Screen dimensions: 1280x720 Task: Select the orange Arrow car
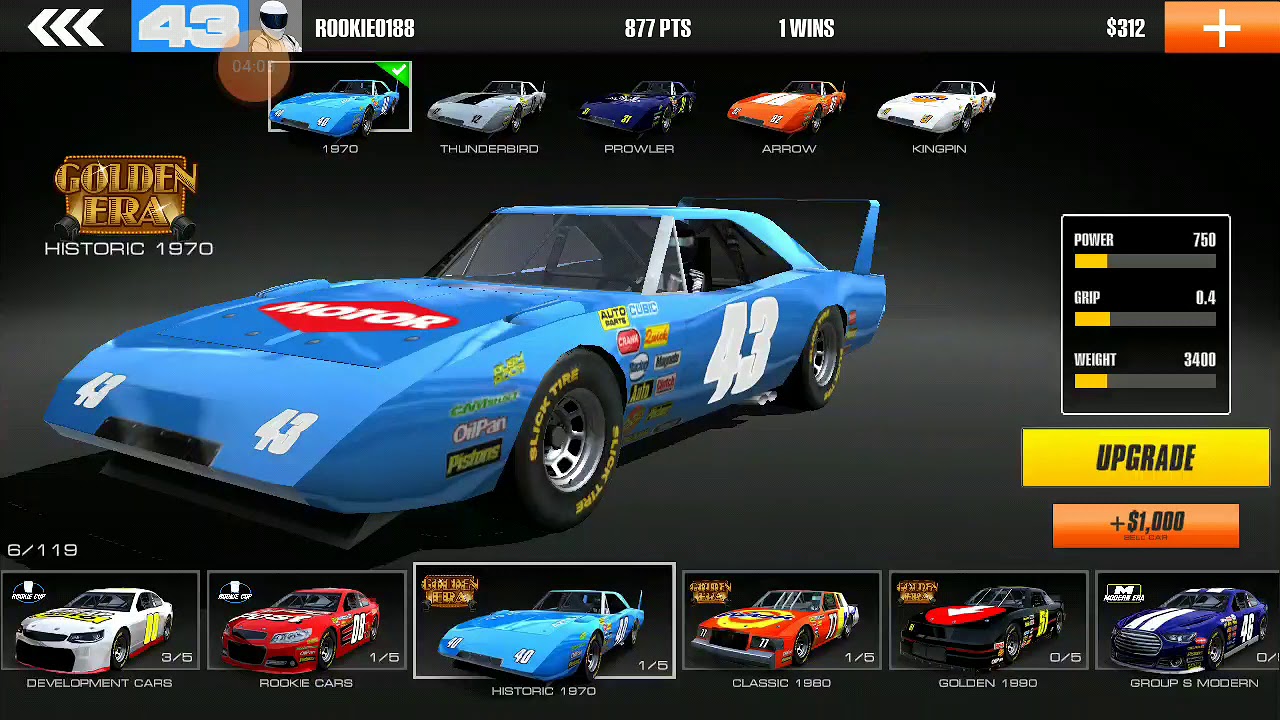tap(789, 108)
